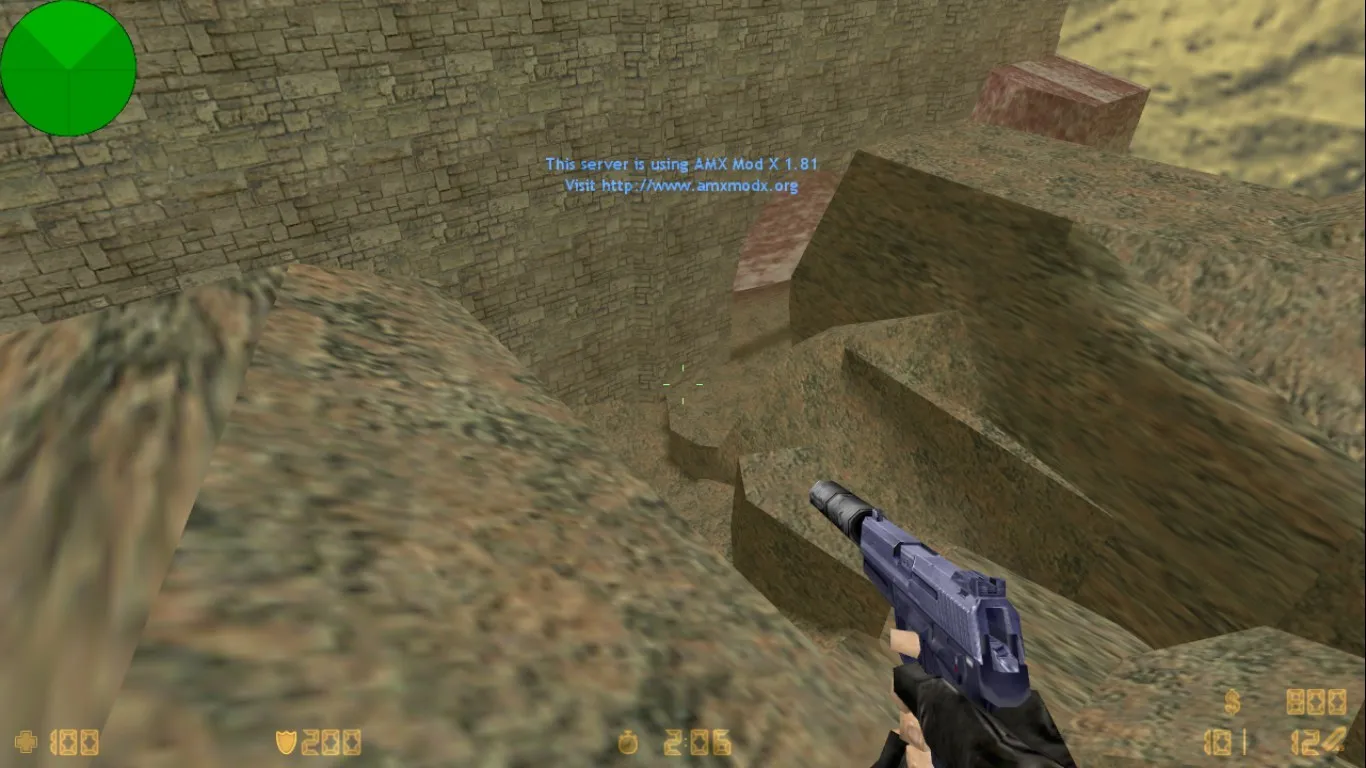
Task: Click the crosshair at screen center
Action: tap(683, 384)
